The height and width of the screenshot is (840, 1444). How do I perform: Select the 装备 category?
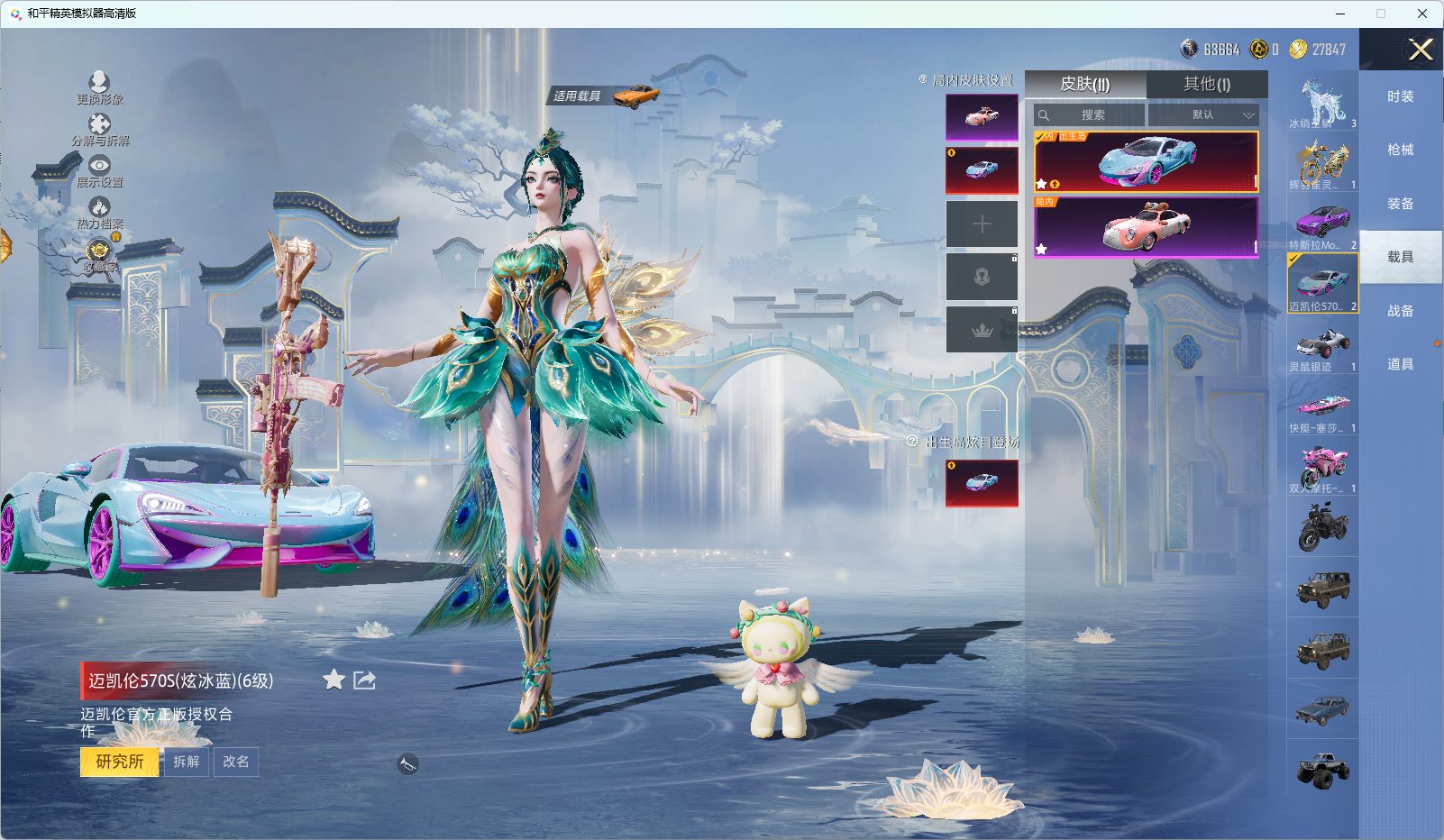[x=1400, y=204]
